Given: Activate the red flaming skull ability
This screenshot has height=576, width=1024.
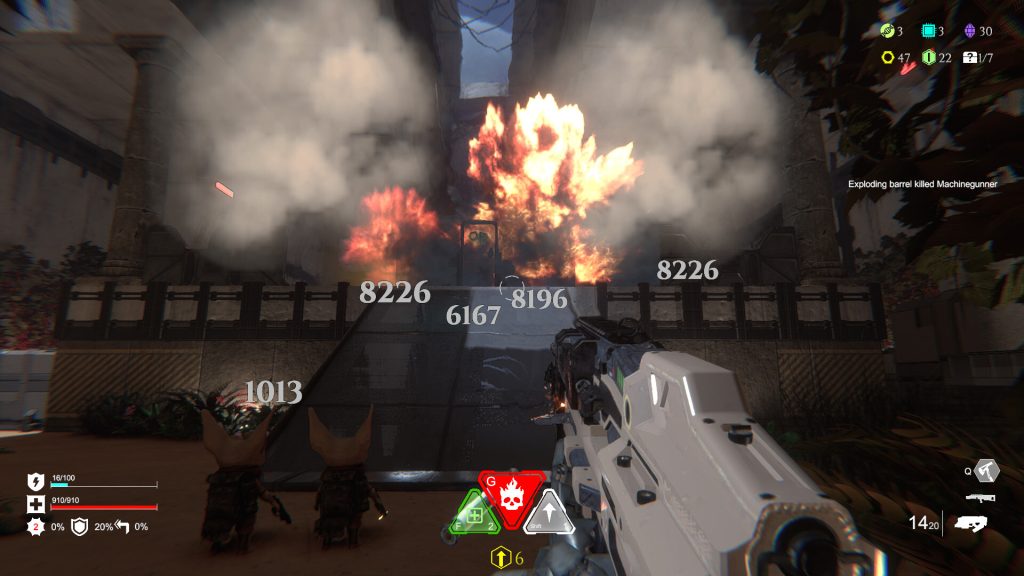Looking at the screenshot, I should pos(513,496).
